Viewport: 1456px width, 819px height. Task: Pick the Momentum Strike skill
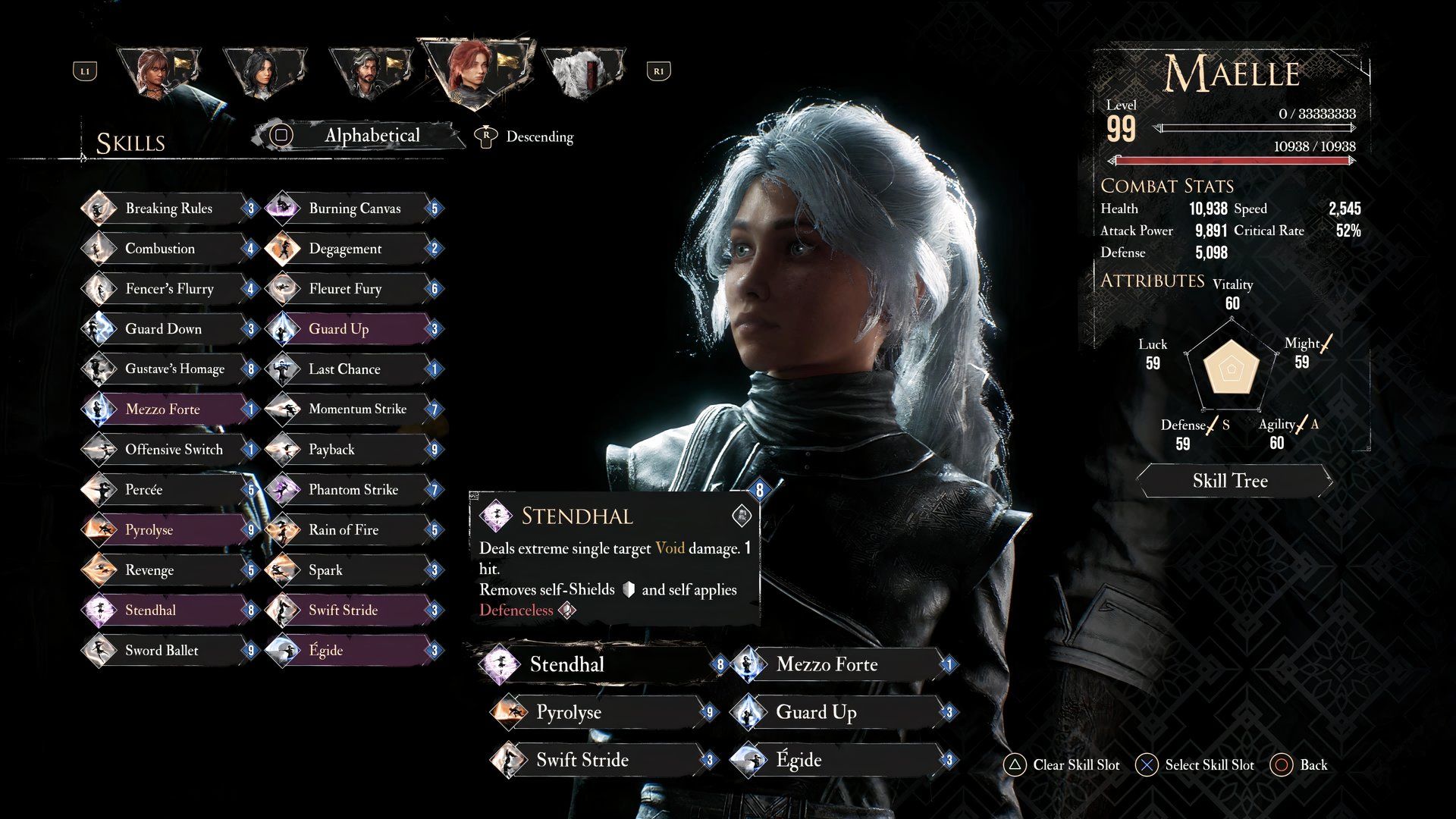[357, 409]
